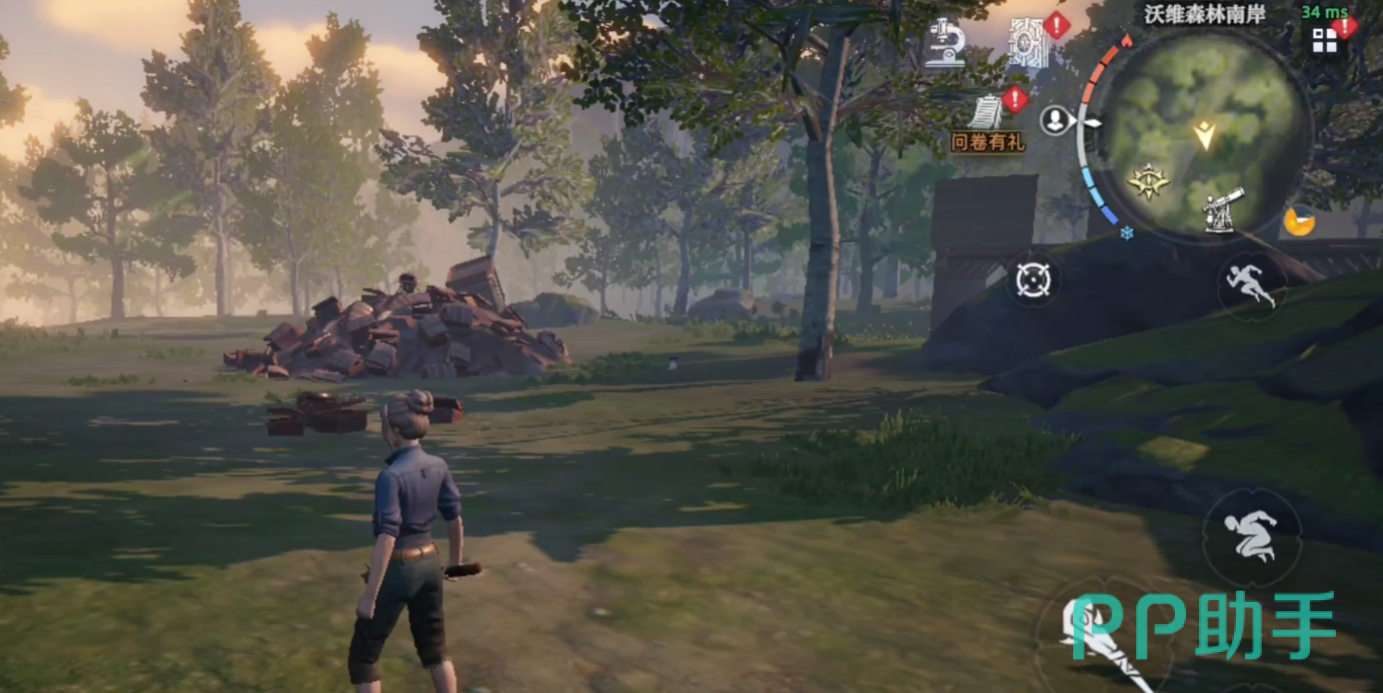Select the golden eye emblem on minimap

pyautogui.click(x=1148, y=182)
